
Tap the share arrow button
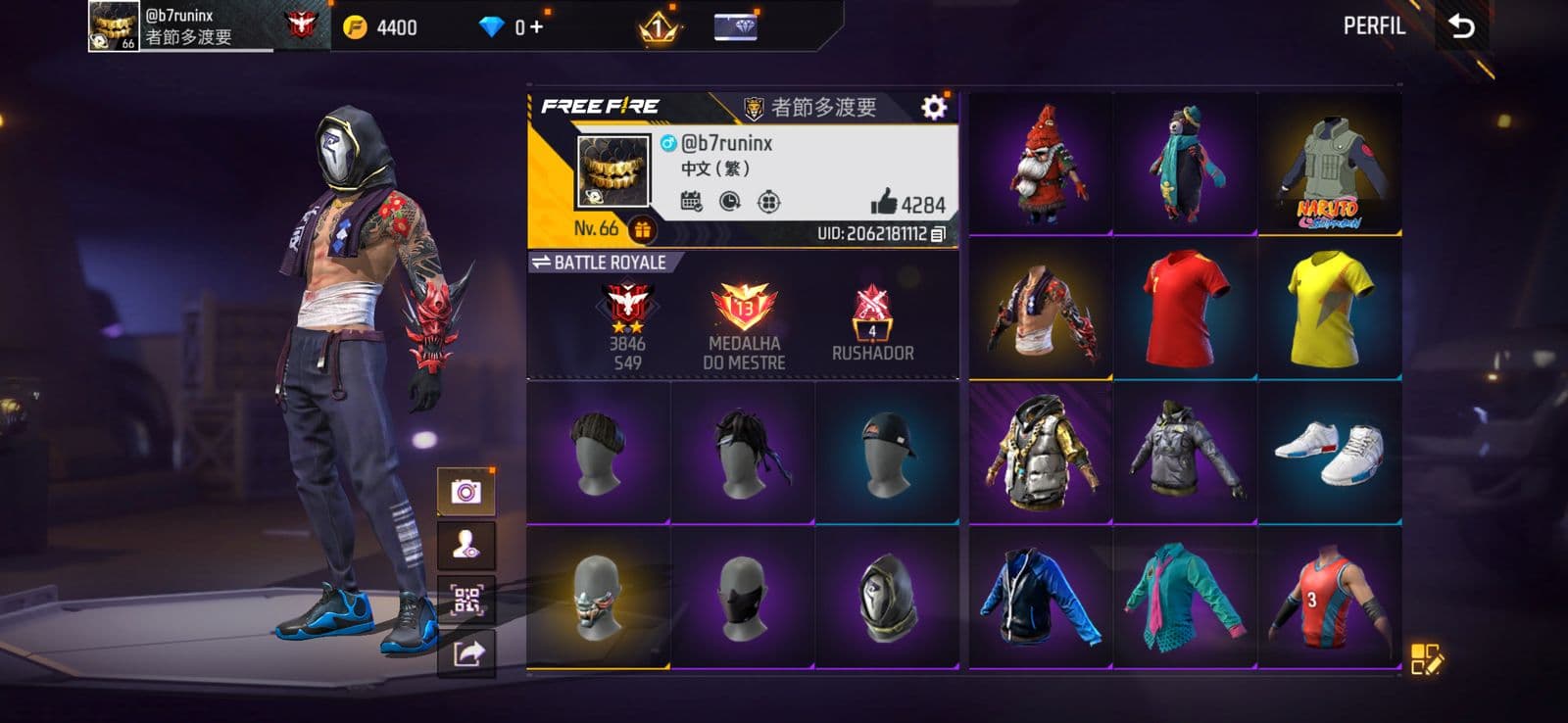click(467, 653)
